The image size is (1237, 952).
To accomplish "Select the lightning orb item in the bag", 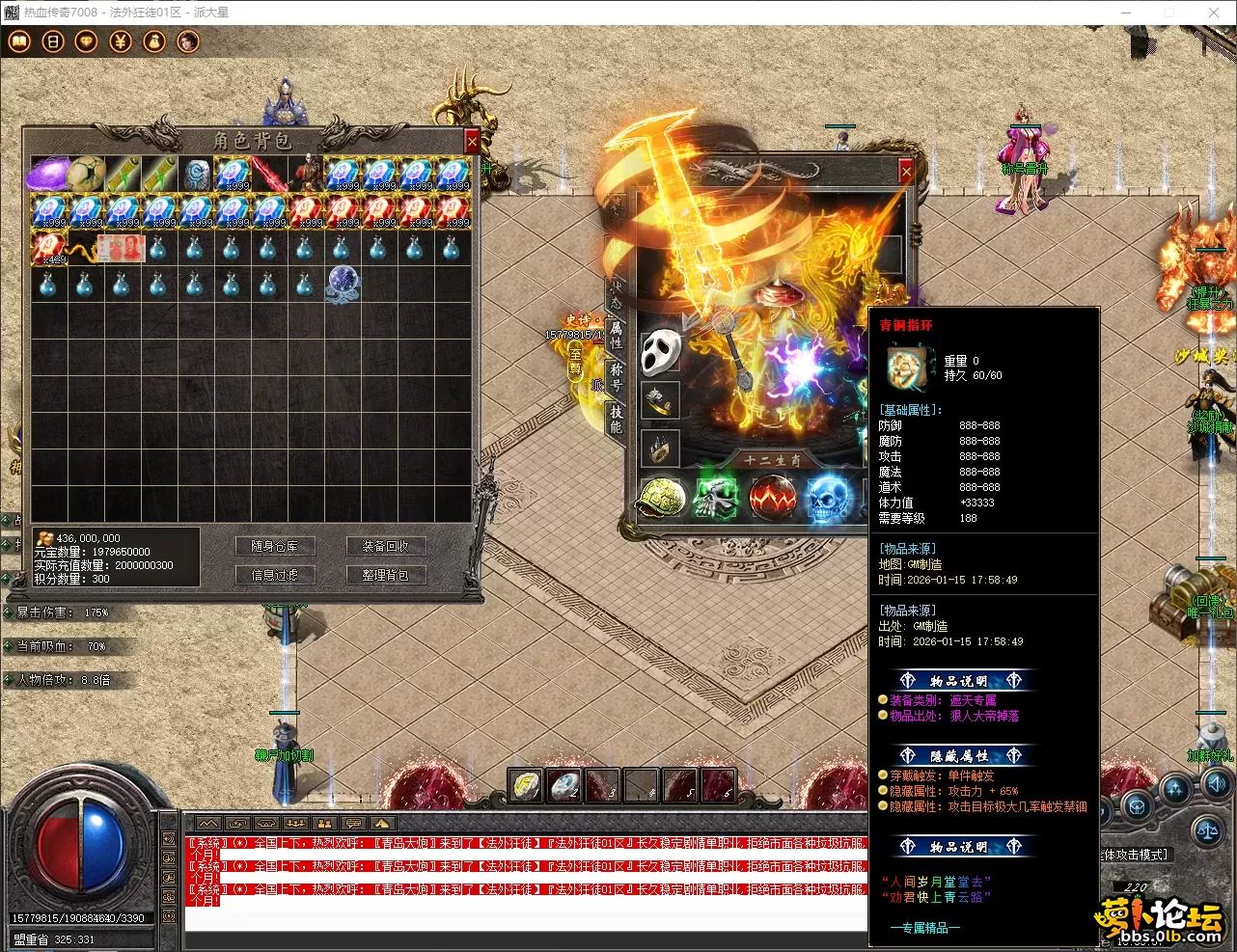I will click(343, 284).
